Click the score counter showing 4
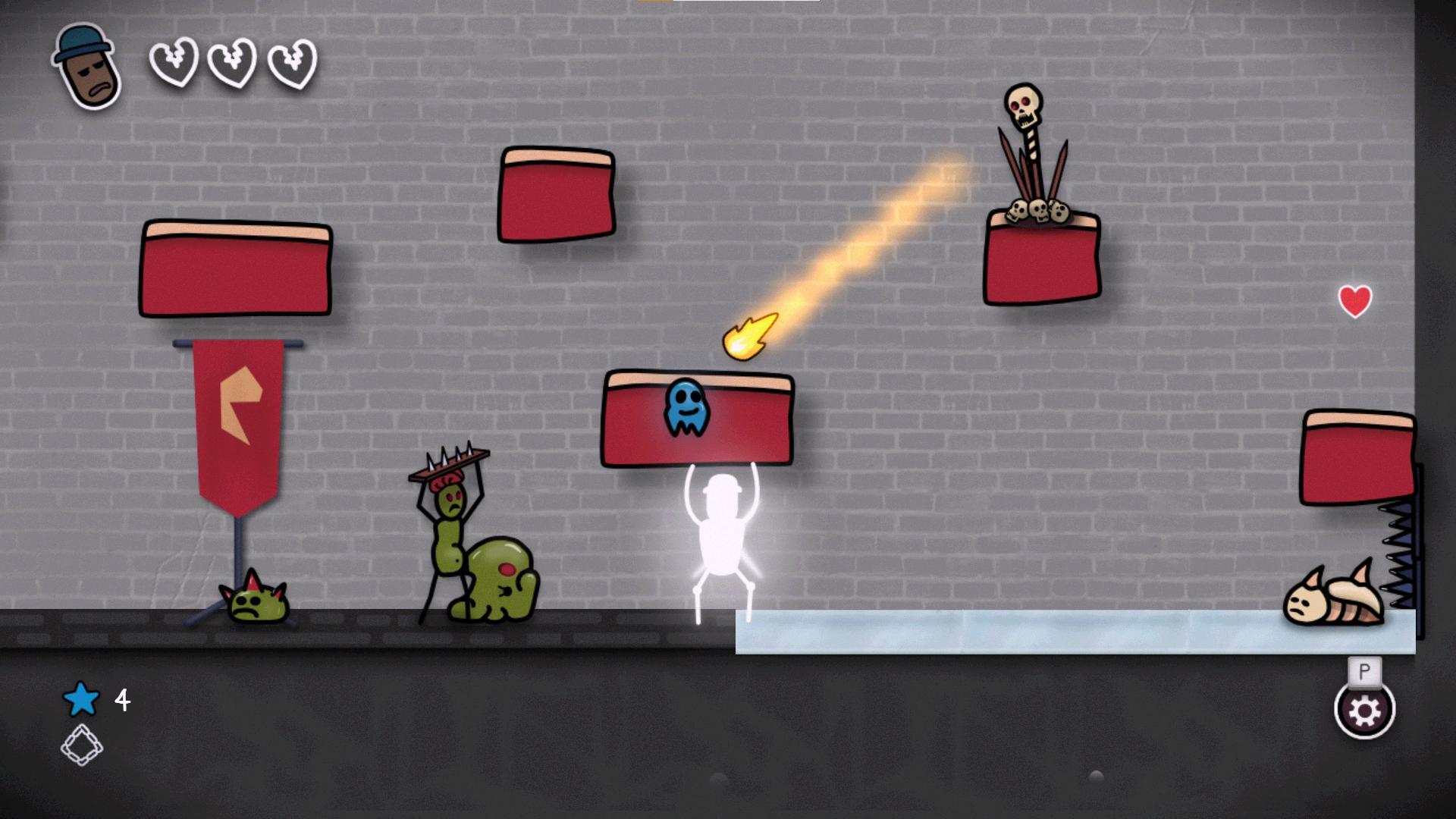Image resolution: width=1456 pixels, height=819 pixels. pyautogui.click(x=121, y=699)
